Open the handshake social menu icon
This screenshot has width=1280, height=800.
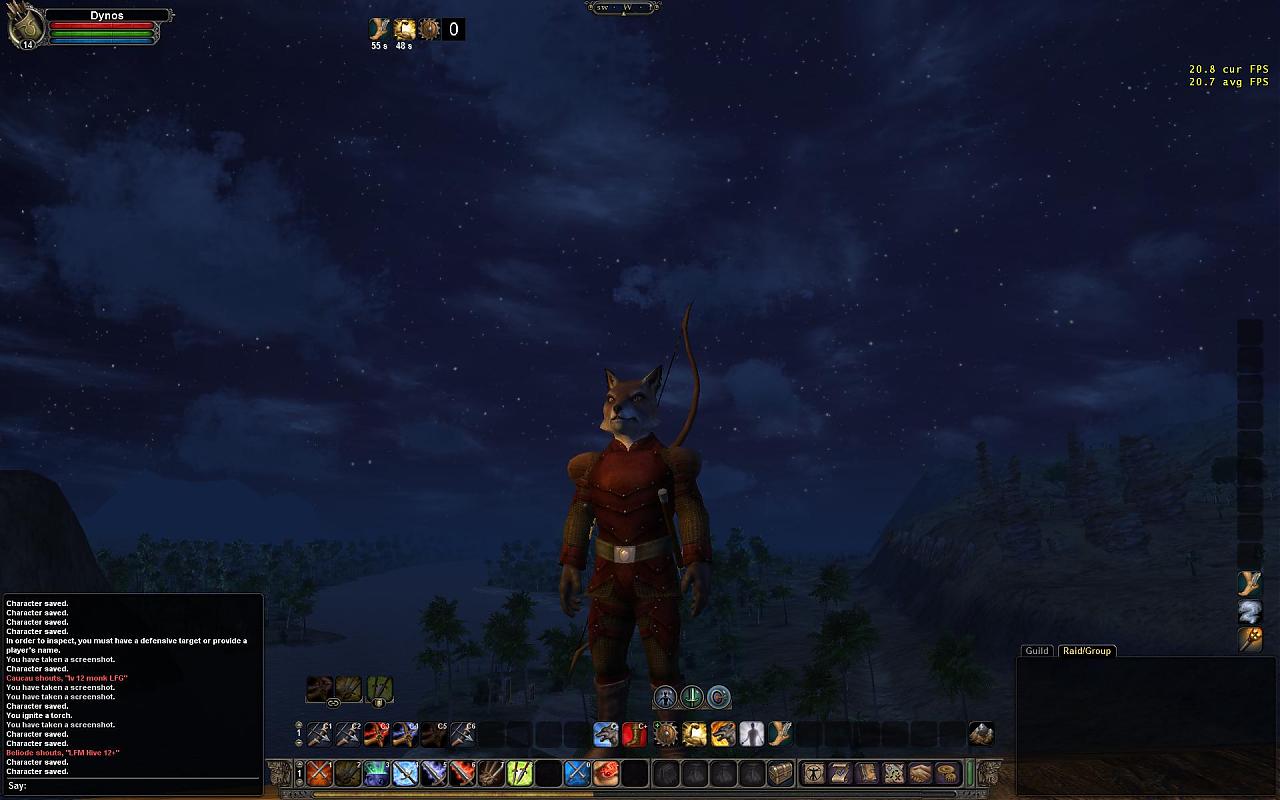(x=920, y=773)
